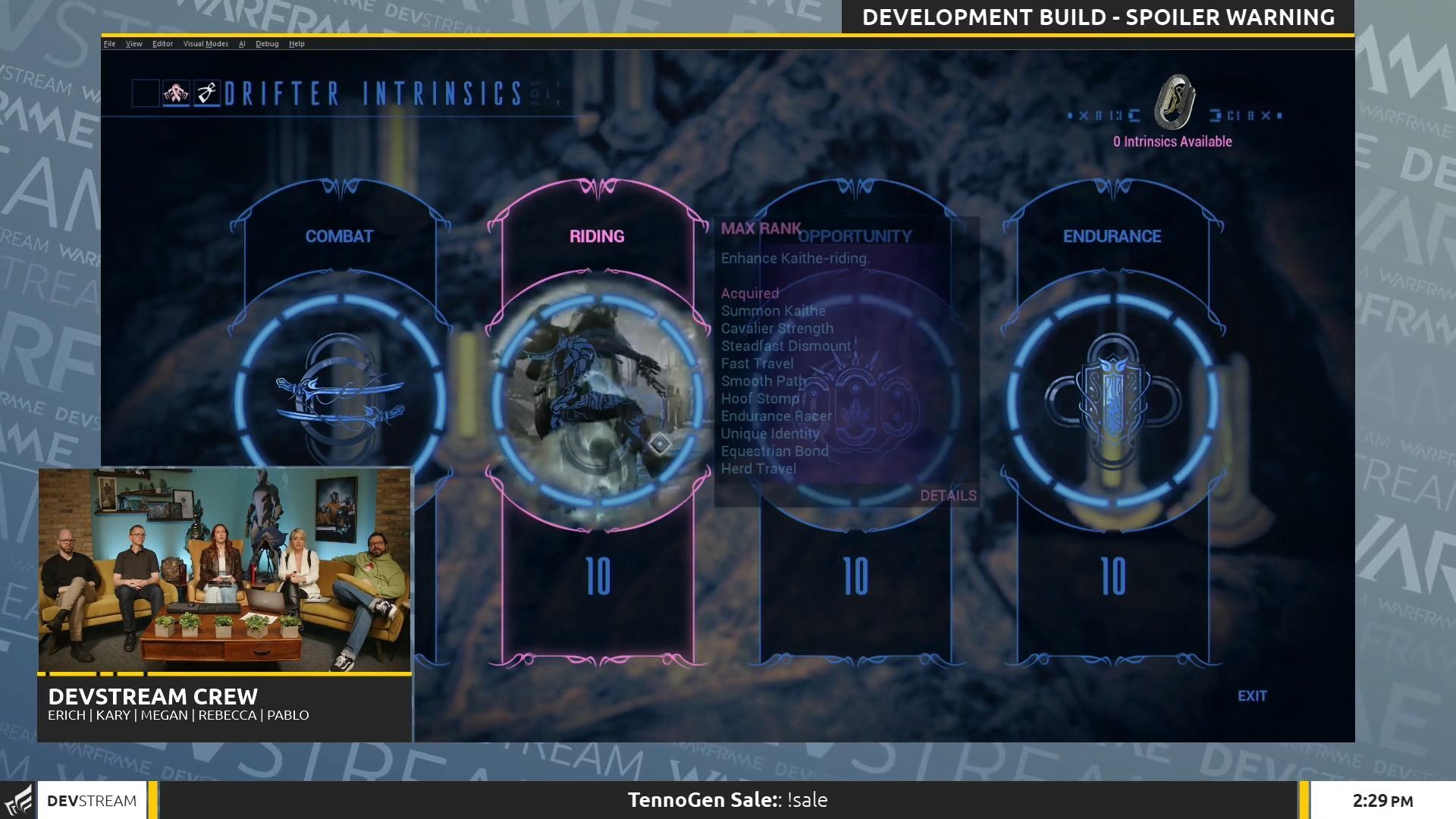1456x819 pixels.
Task: Click the EXIT button
Action: (x=1251, y=695)
